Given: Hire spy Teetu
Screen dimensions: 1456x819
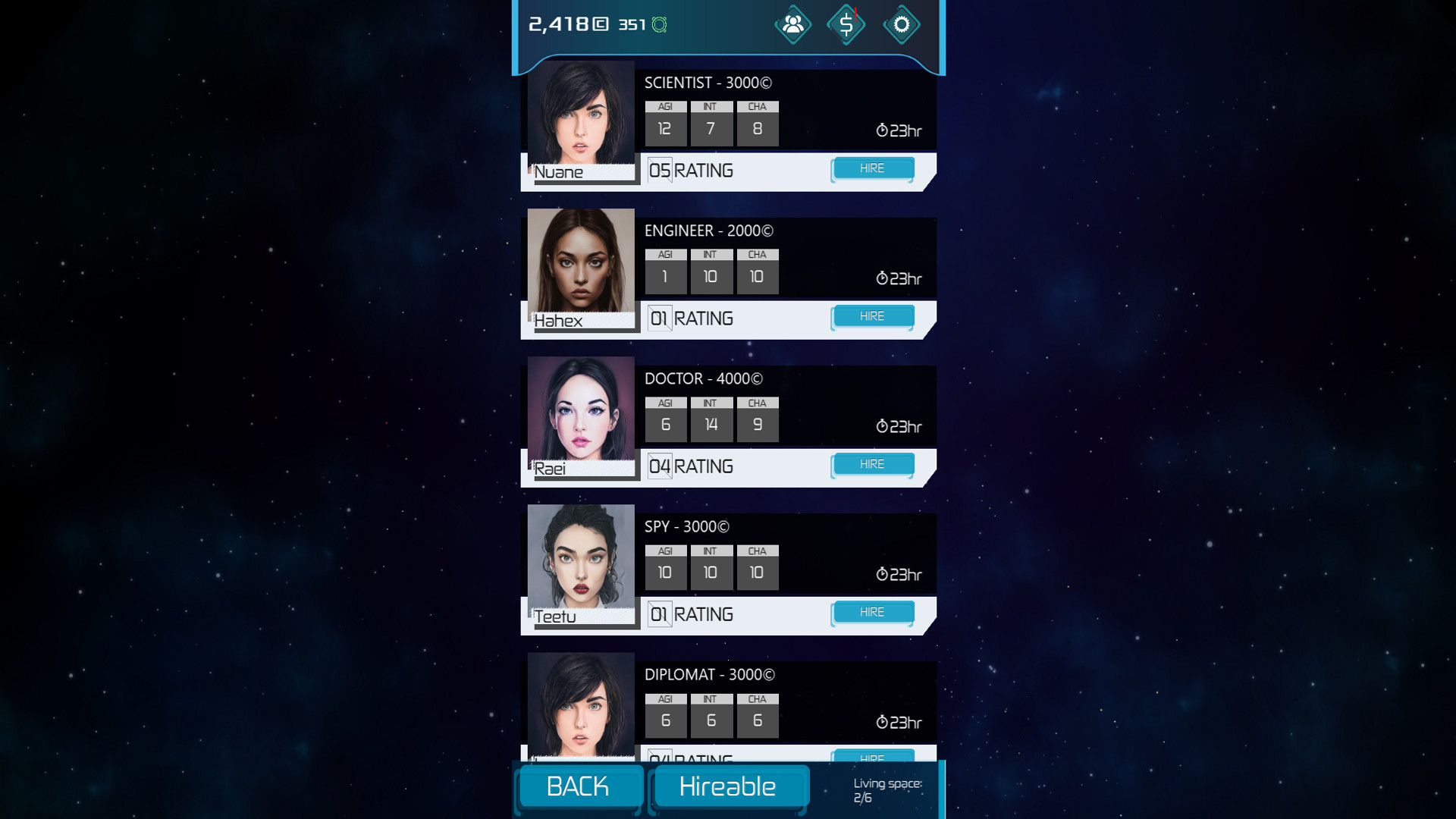Looking at the screenshot, I should click(873, 612).
